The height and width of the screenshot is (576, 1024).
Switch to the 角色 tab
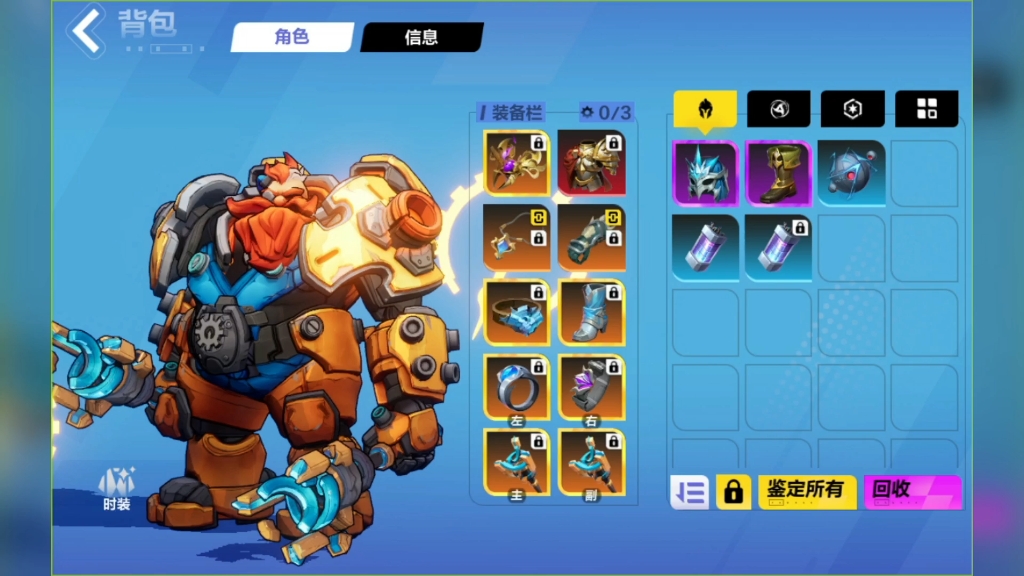292,38
